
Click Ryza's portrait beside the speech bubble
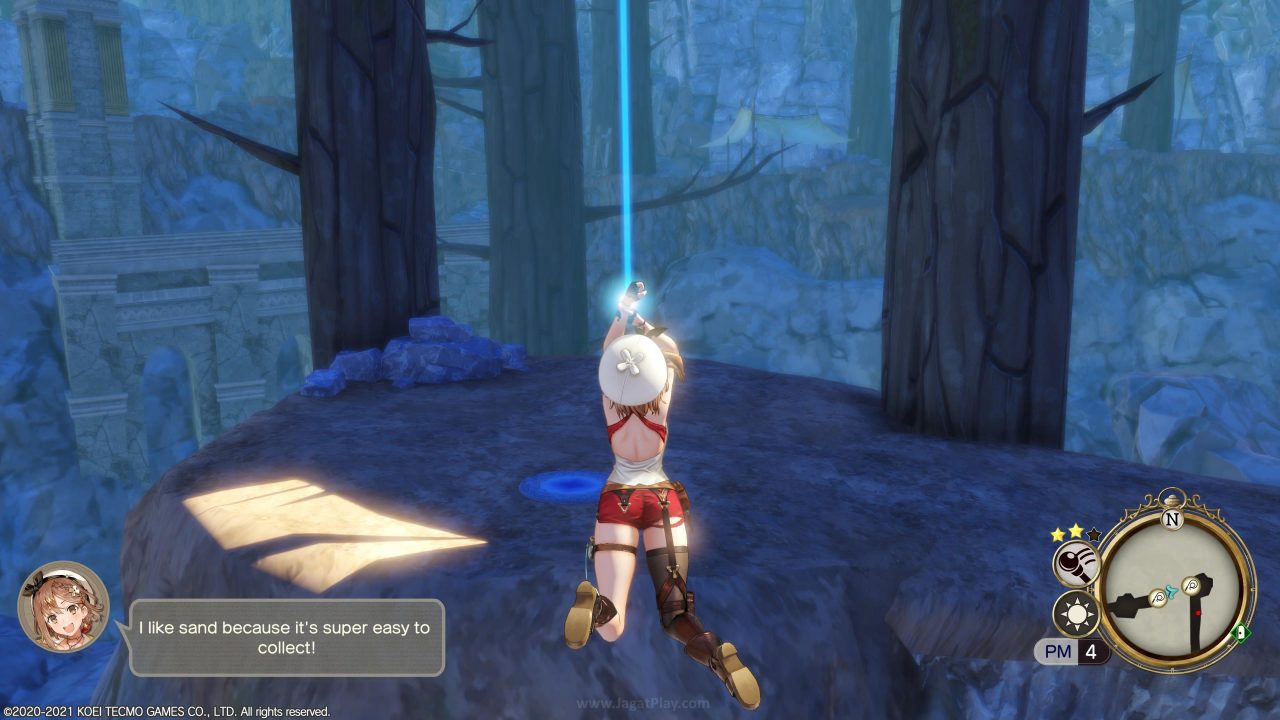point(63,607)
